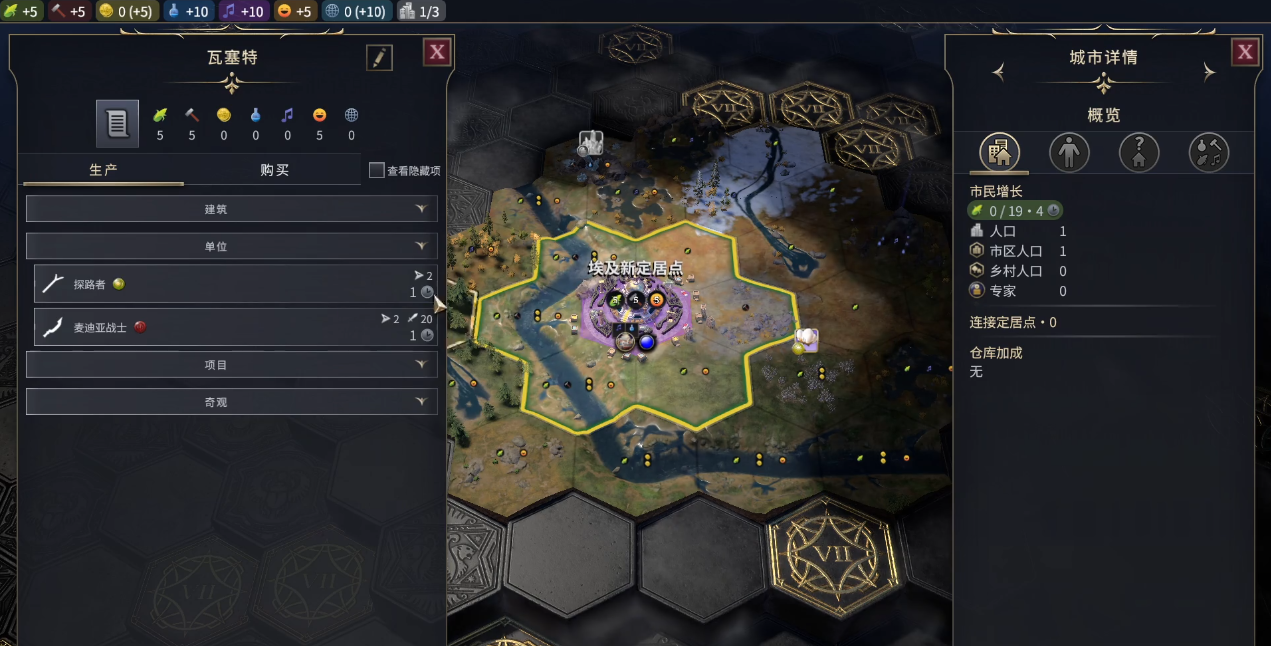Toggle the 查看隐藏项 checkbox

377,171
